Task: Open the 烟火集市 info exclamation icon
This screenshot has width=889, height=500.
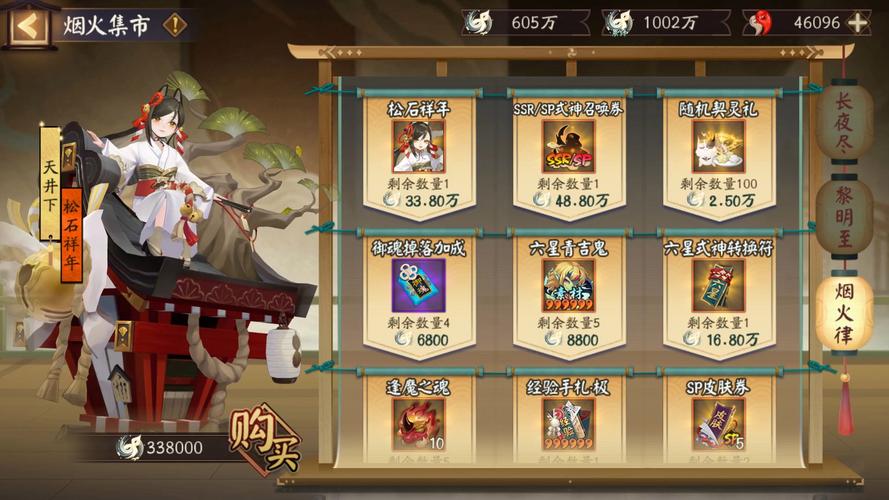Action: click(x=175, y=25)
